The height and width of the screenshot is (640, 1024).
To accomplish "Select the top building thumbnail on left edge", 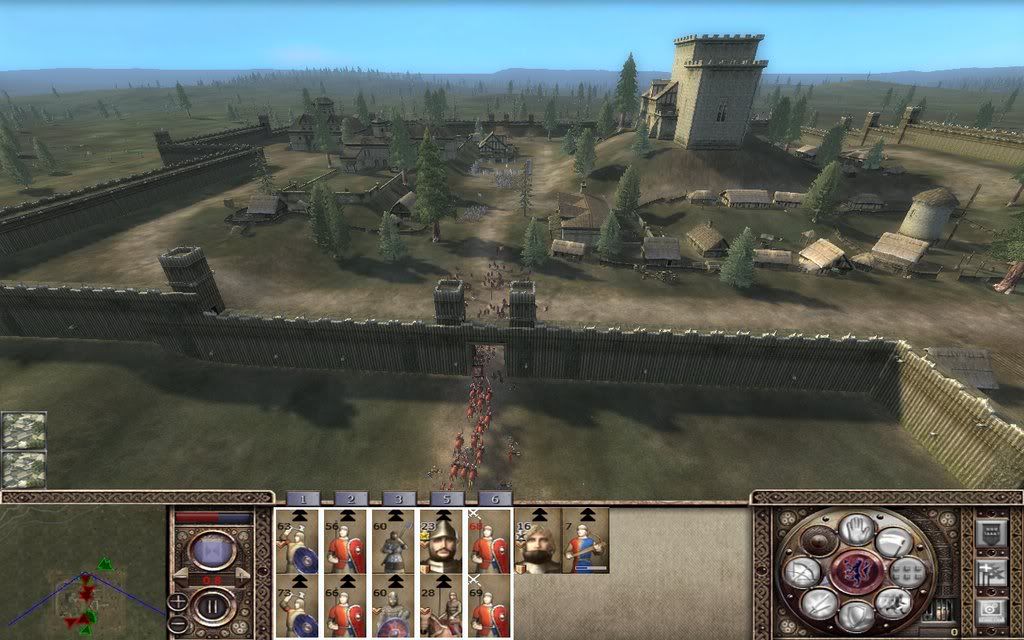I will click(23, 430).
